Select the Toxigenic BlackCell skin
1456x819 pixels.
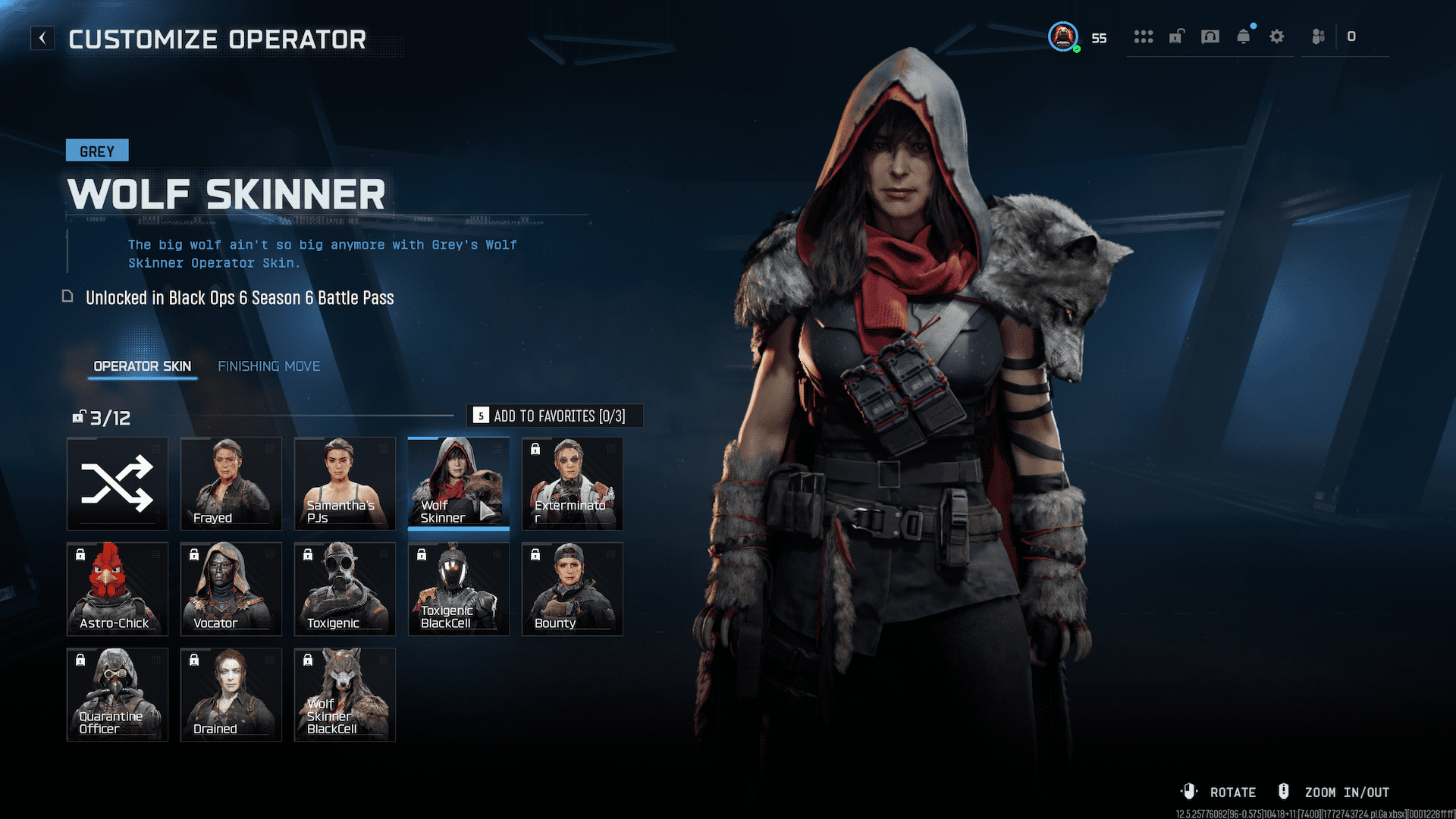pyautogui.click(x=459, y=589)
